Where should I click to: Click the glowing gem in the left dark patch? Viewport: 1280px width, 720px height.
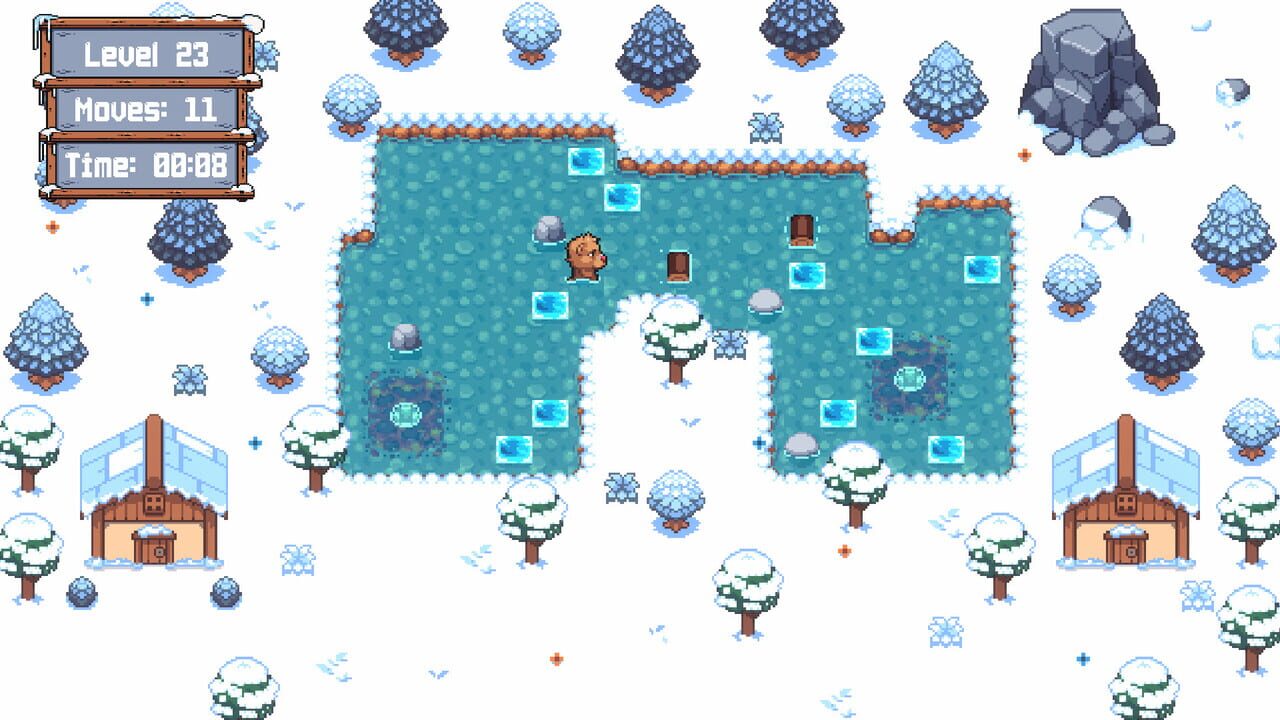(404, 416)
